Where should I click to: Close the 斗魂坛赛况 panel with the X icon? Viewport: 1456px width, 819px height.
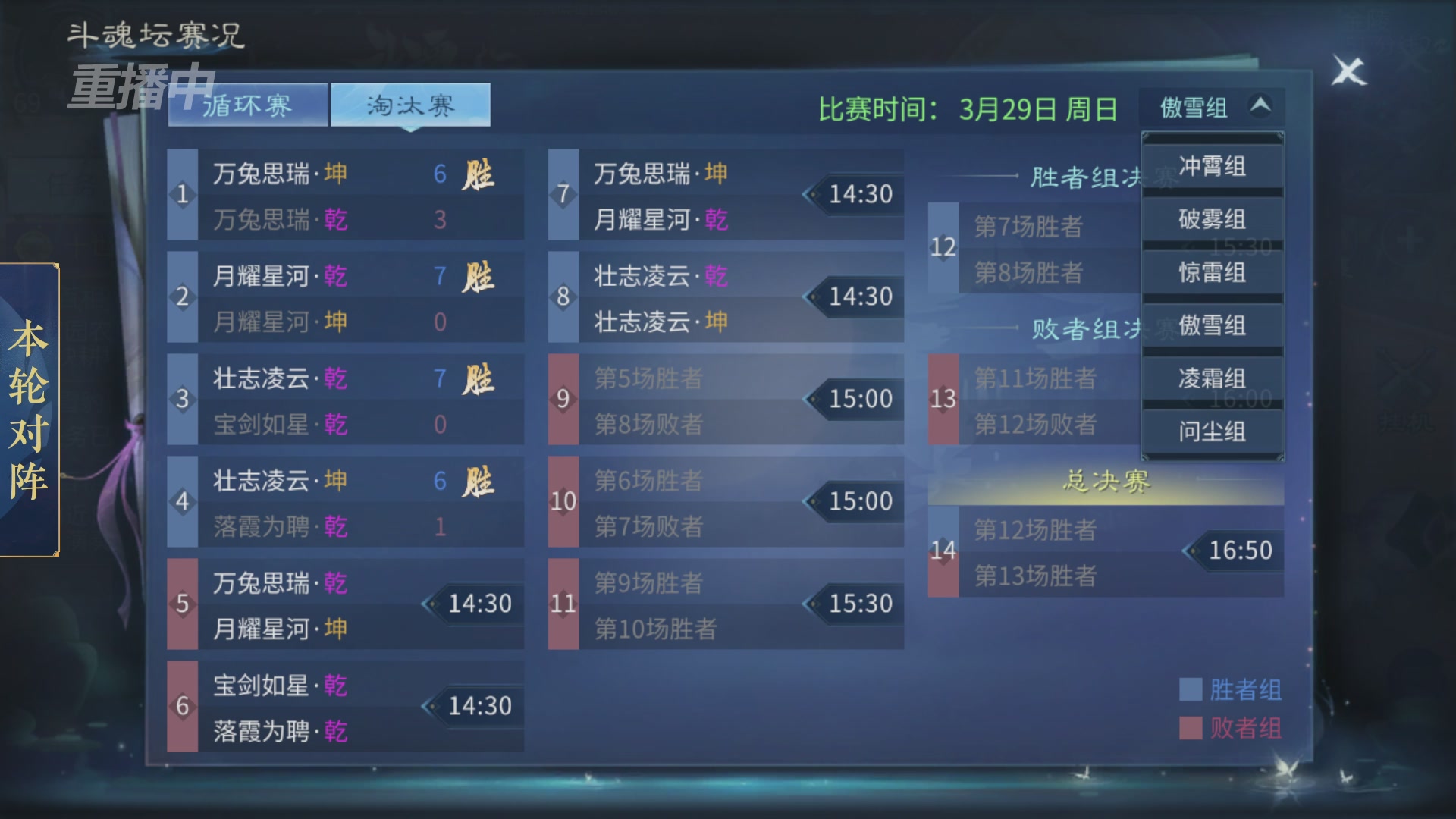tap(1349, 71)
